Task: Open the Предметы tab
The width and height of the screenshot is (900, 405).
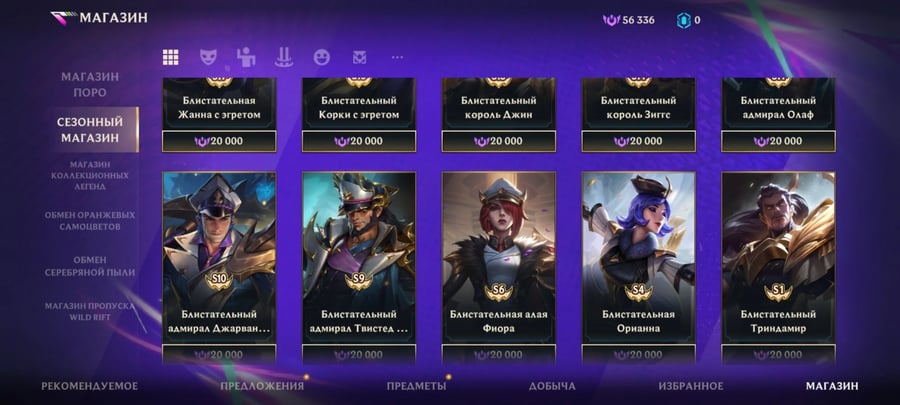Action: pos(416,386)
